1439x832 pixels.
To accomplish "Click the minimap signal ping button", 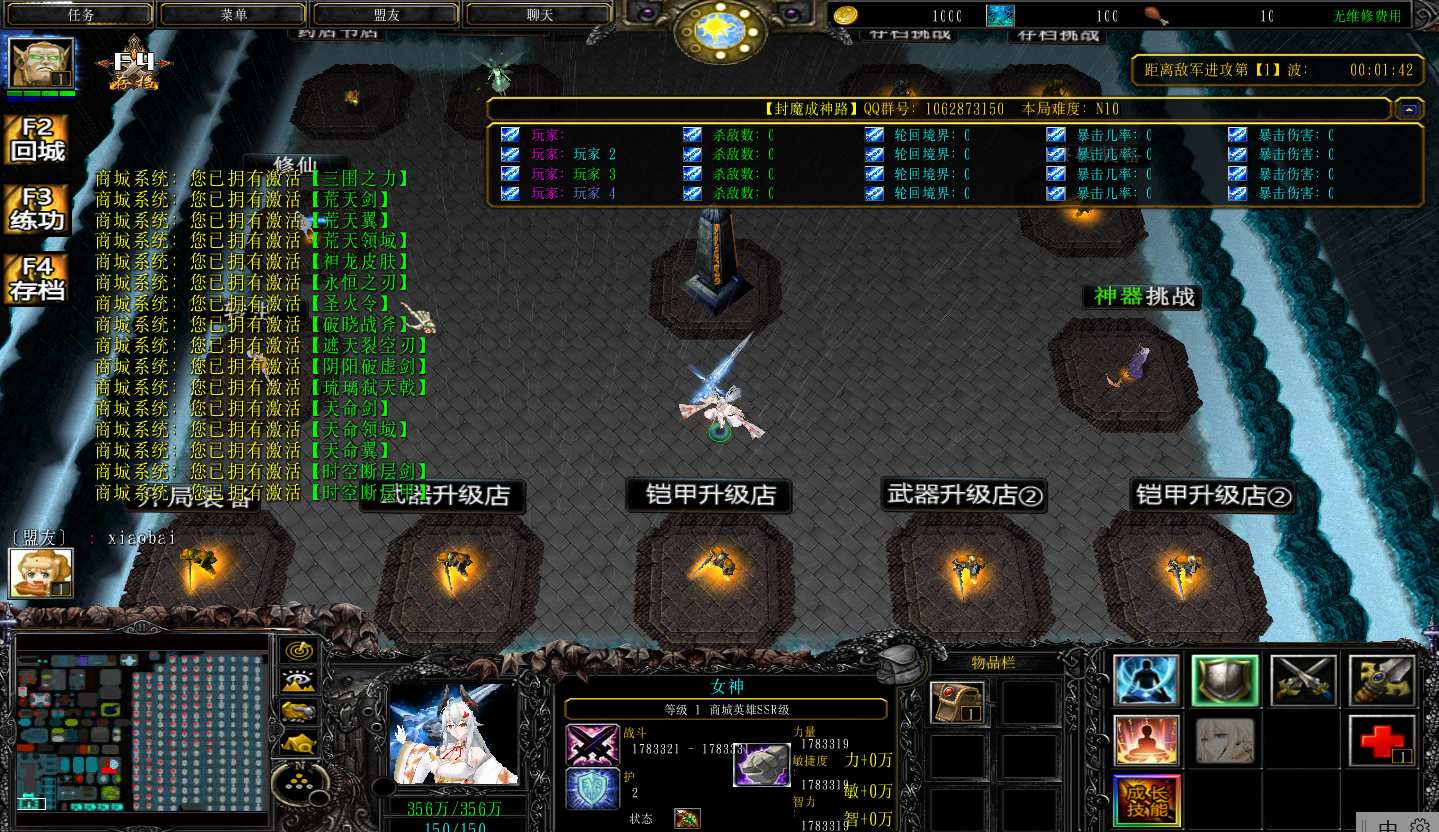I will point(299,651).
